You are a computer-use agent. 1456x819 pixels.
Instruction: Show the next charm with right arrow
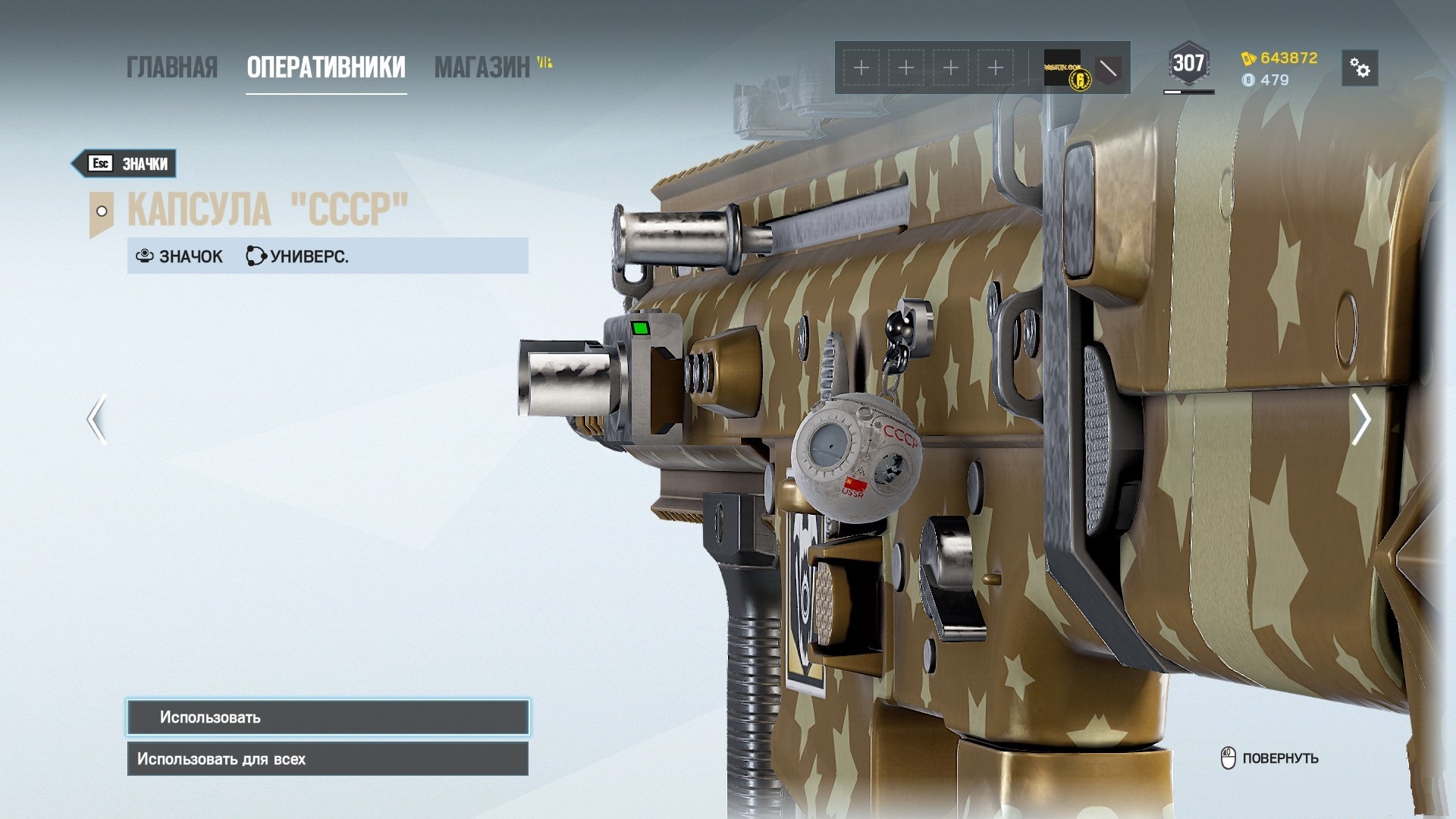[1361, 419]
